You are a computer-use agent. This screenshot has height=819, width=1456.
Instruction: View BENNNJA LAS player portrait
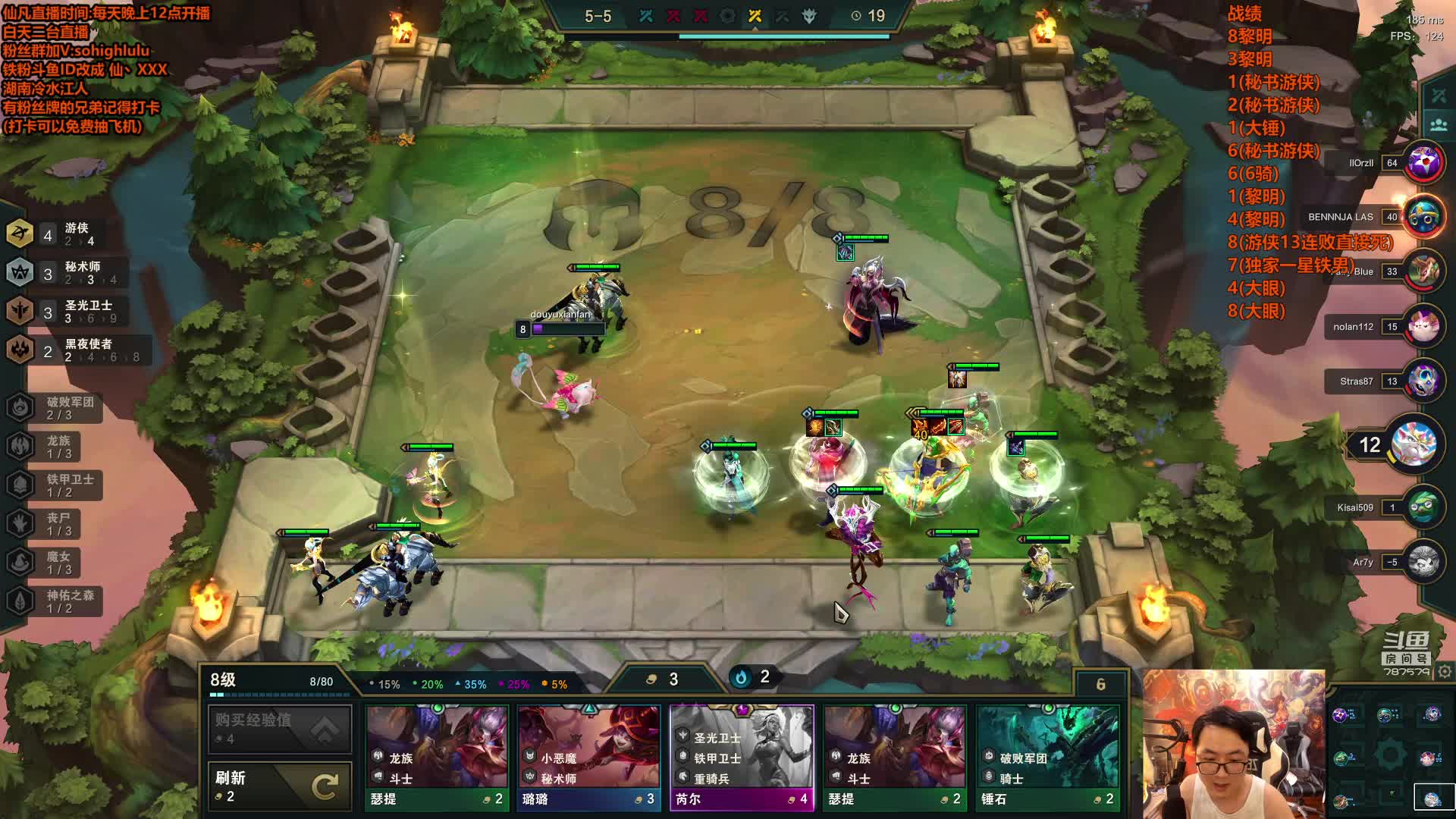coord(1423,217)
